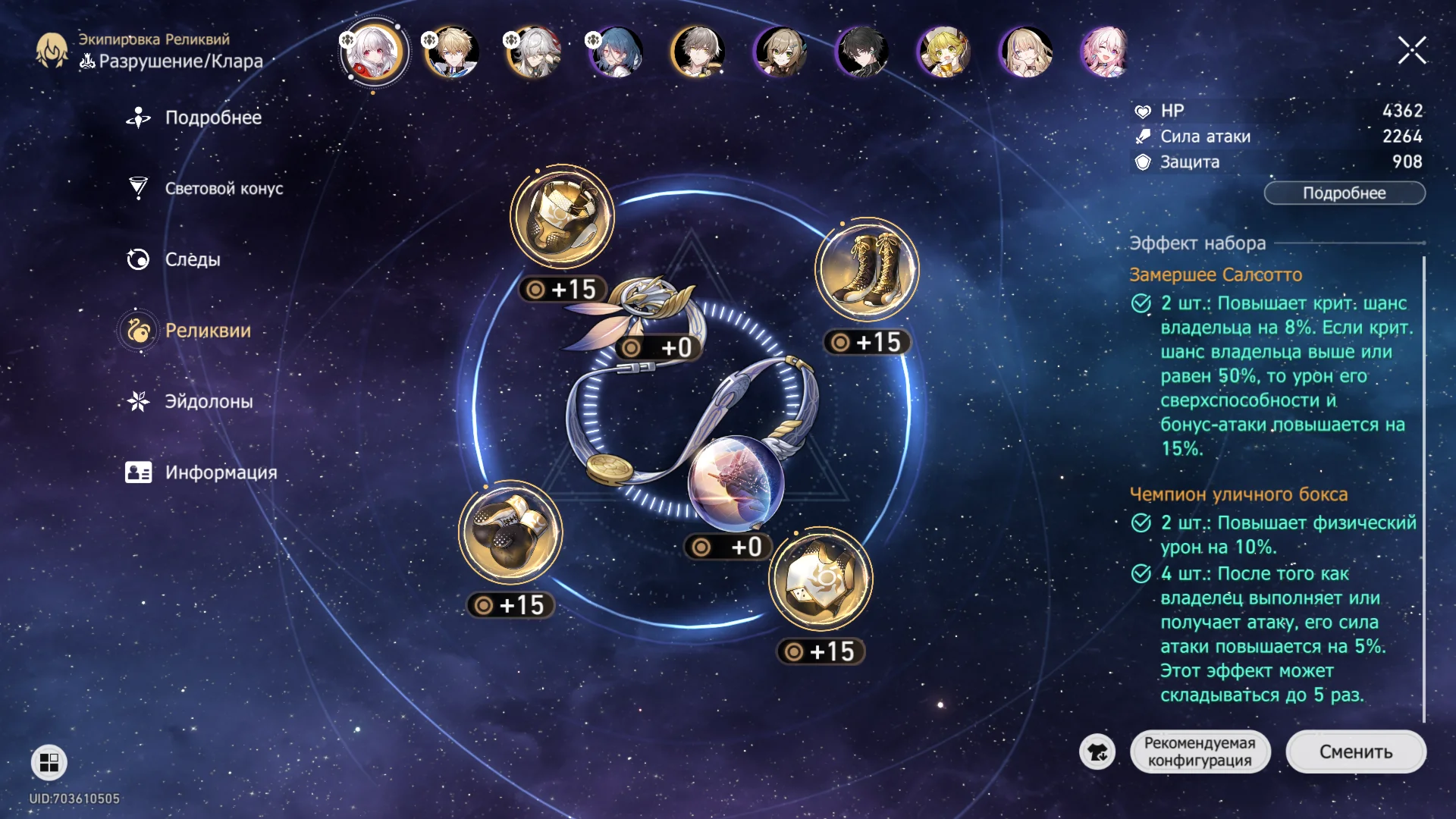Show the Информация tab
This screenshot has height=819, width=1456.
(220, 472)
